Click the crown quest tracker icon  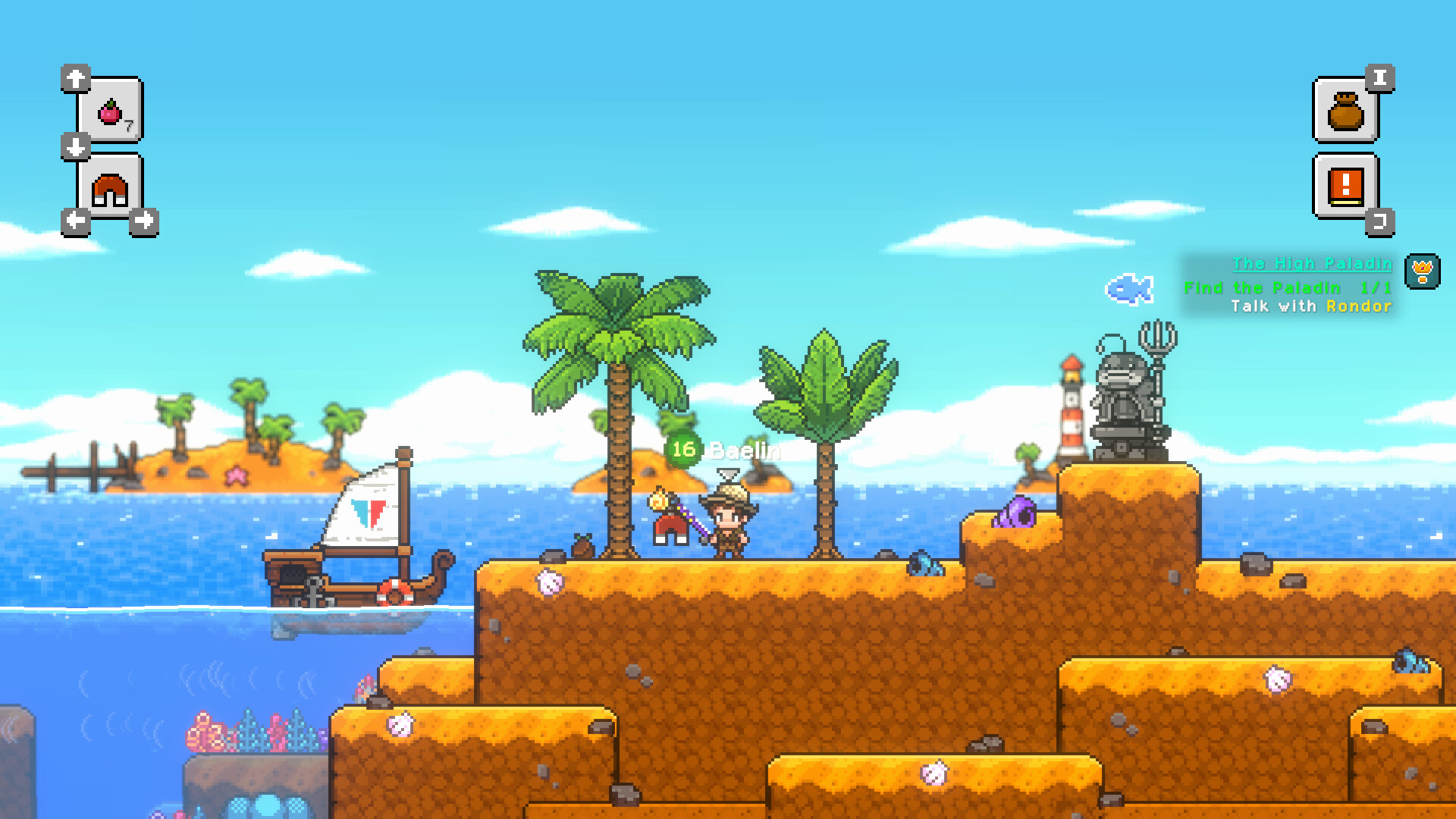[x=1424, y=270]
